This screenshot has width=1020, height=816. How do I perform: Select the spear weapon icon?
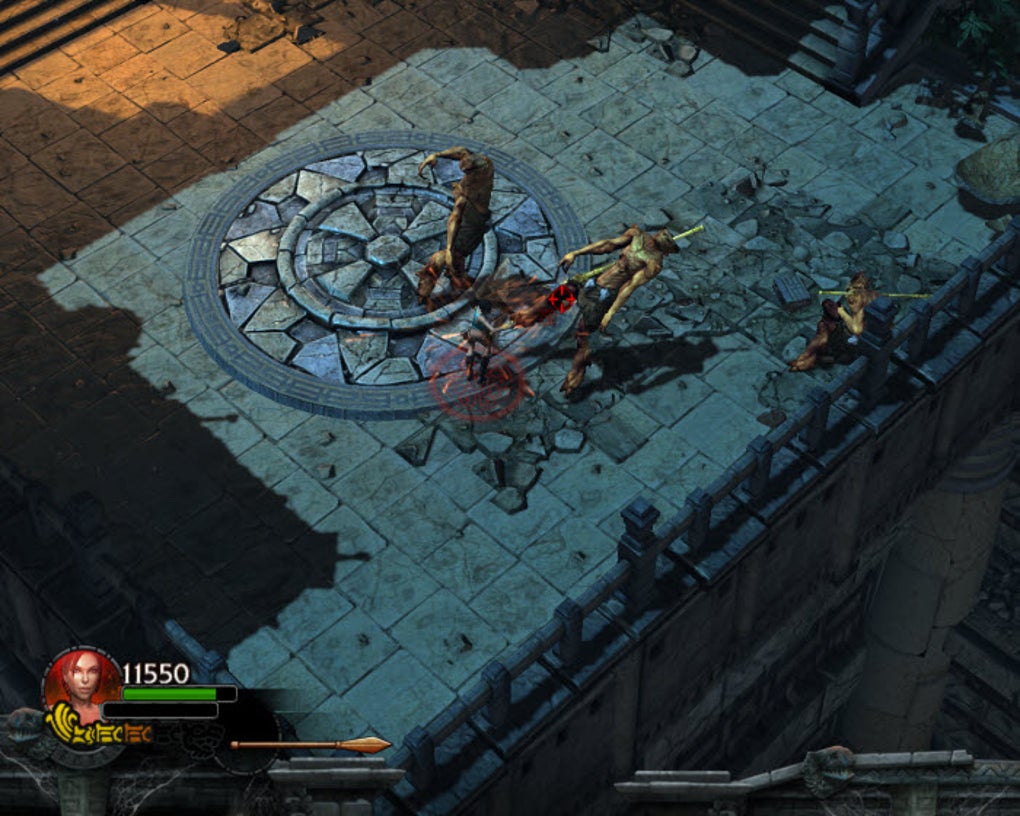coord(310,744)
